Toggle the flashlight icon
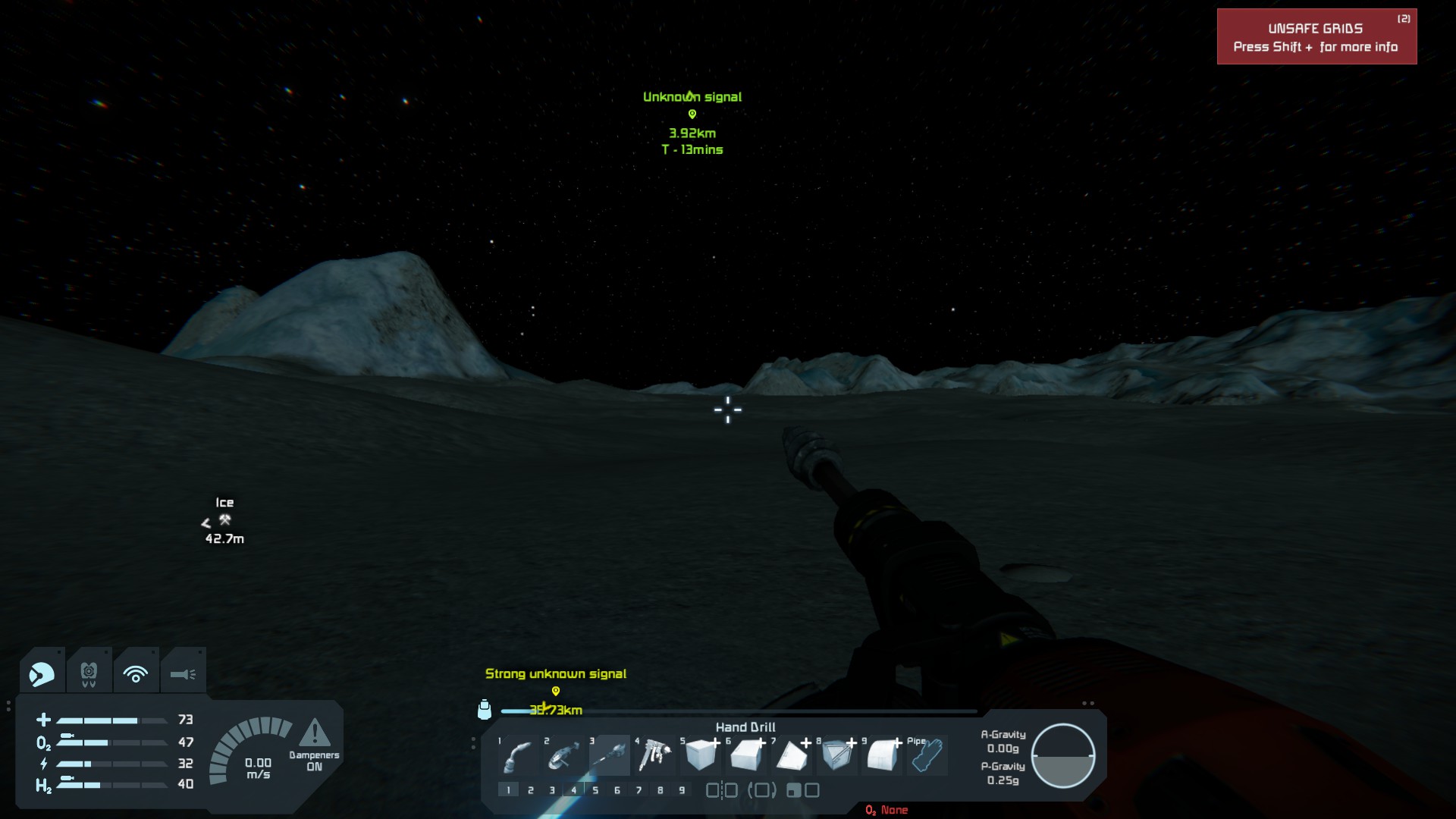Viewport: 1456px width, 819px height. [x=183, y=673]
